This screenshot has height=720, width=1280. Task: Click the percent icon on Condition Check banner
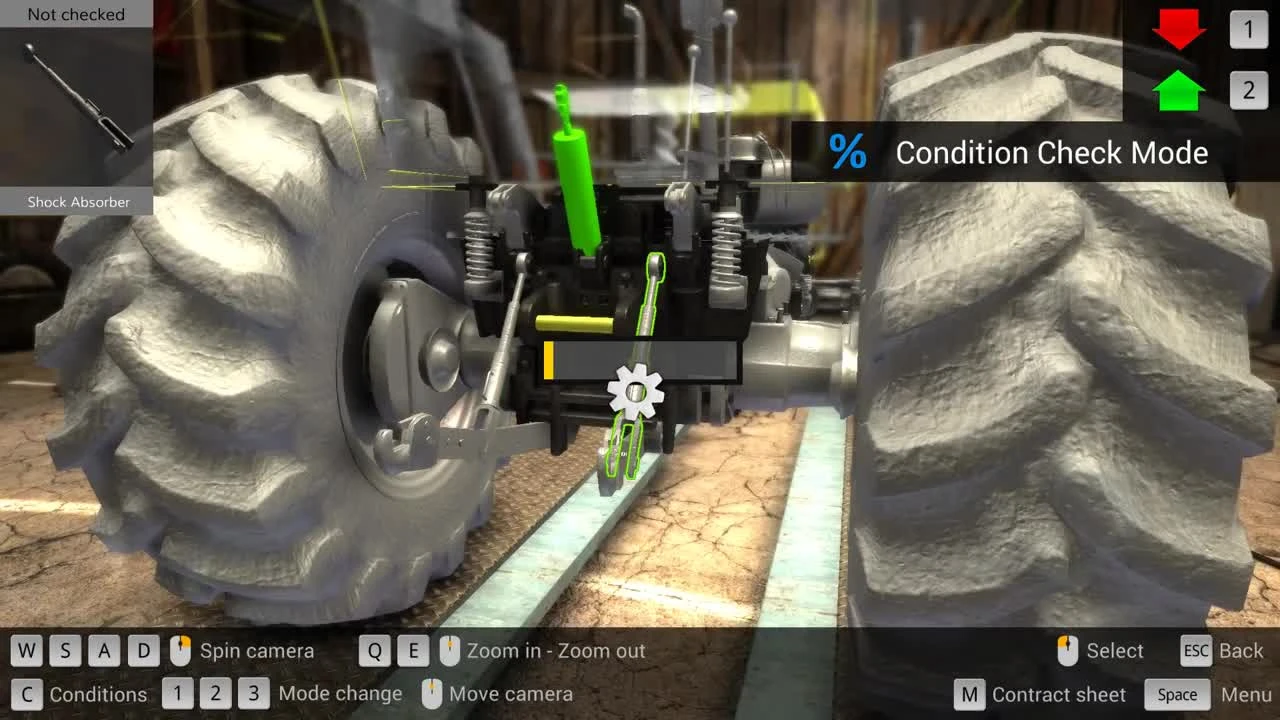849,153
